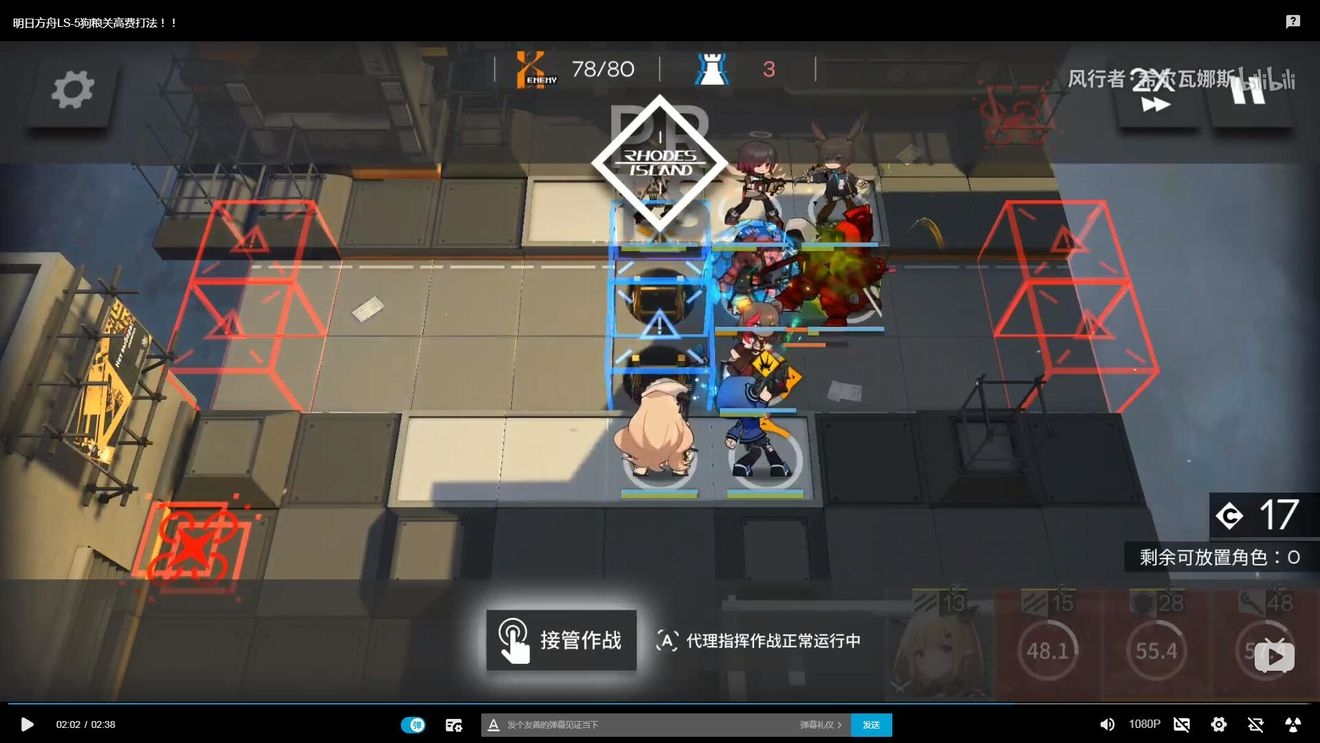Toggle the loop playback icon
Screen dimensions: 1320x743
coord(1255,724)
